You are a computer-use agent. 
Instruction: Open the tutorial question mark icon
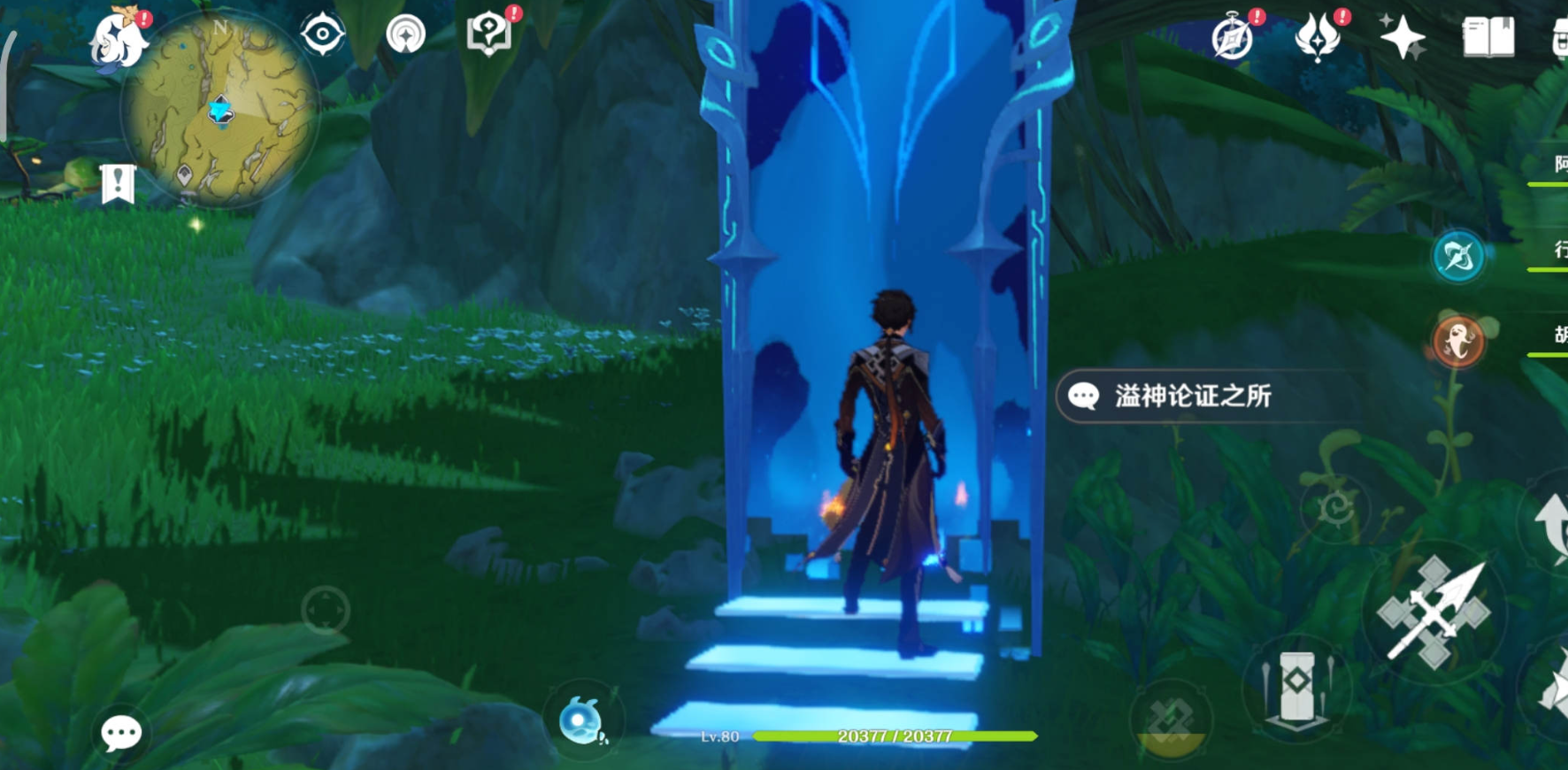(x=488, y=35)
